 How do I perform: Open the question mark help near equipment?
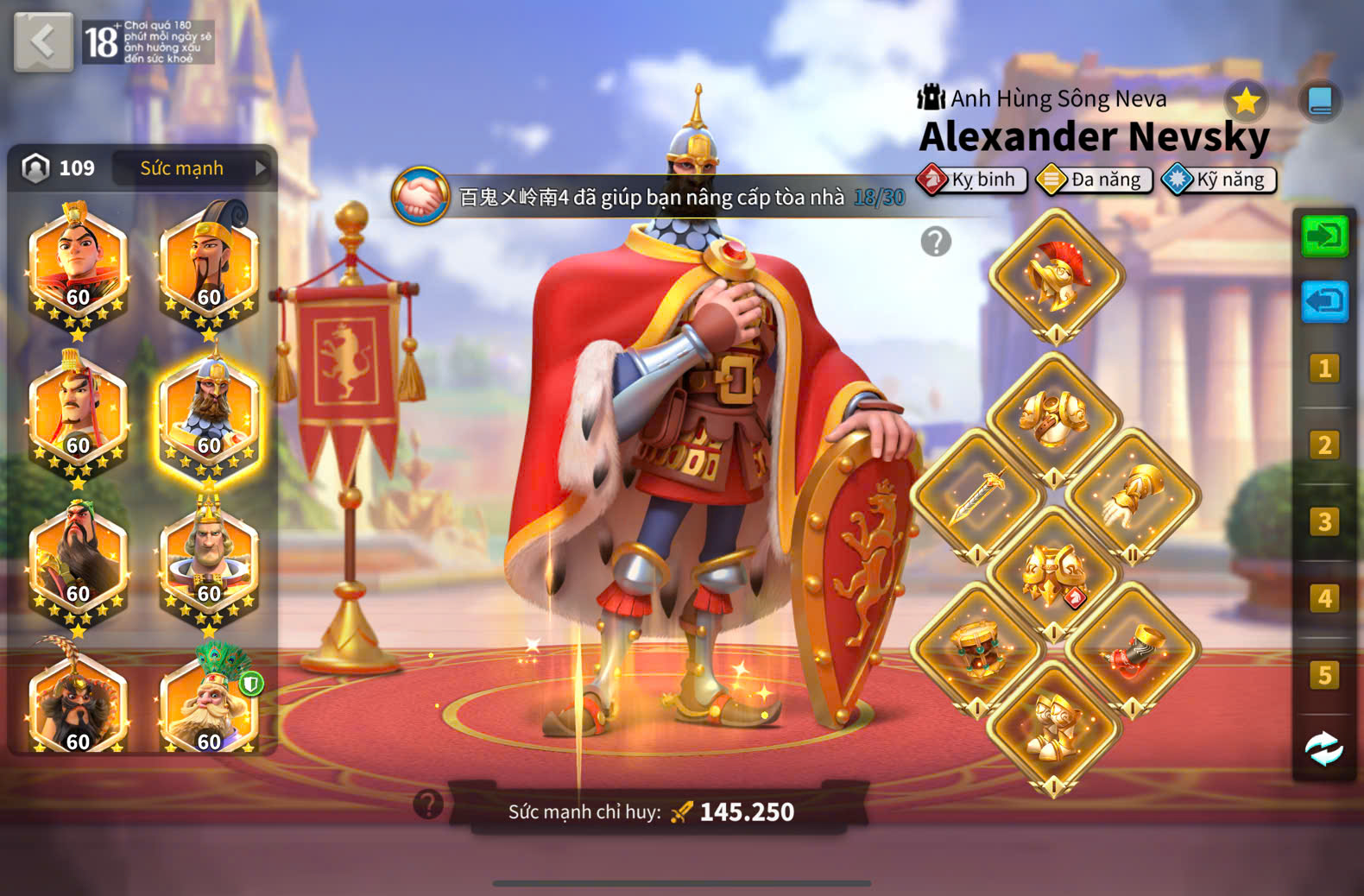click(936, 242)
